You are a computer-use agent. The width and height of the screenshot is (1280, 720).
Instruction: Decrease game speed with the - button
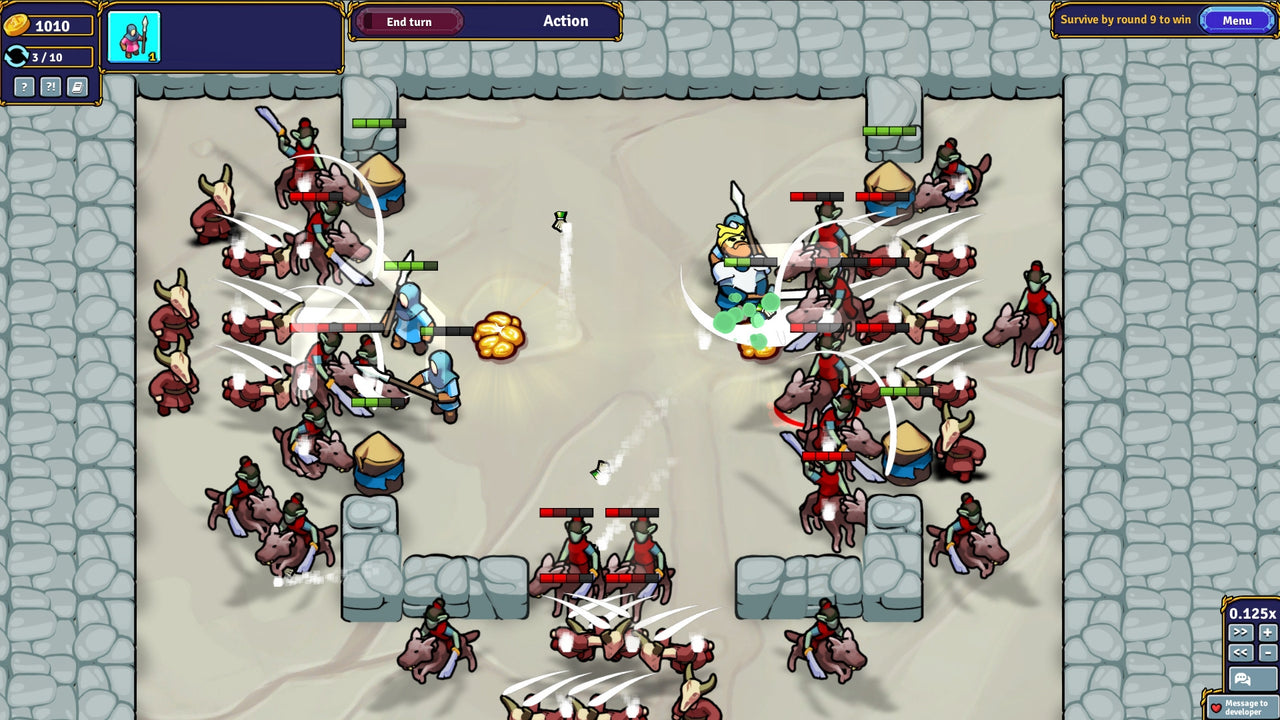click(x=1267, y=652)
